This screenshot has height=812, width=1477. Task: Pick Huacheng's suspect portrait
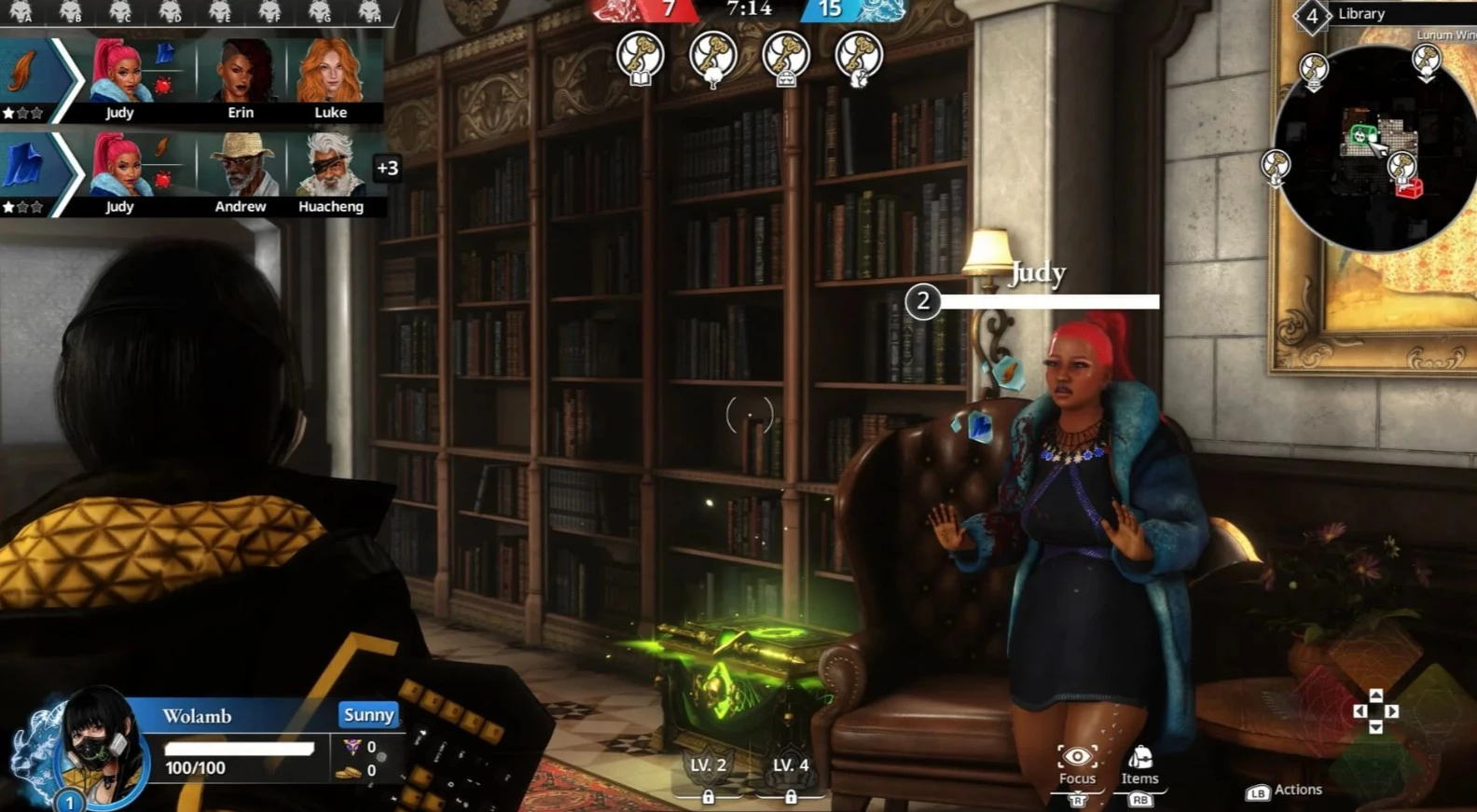pos(330,169)
